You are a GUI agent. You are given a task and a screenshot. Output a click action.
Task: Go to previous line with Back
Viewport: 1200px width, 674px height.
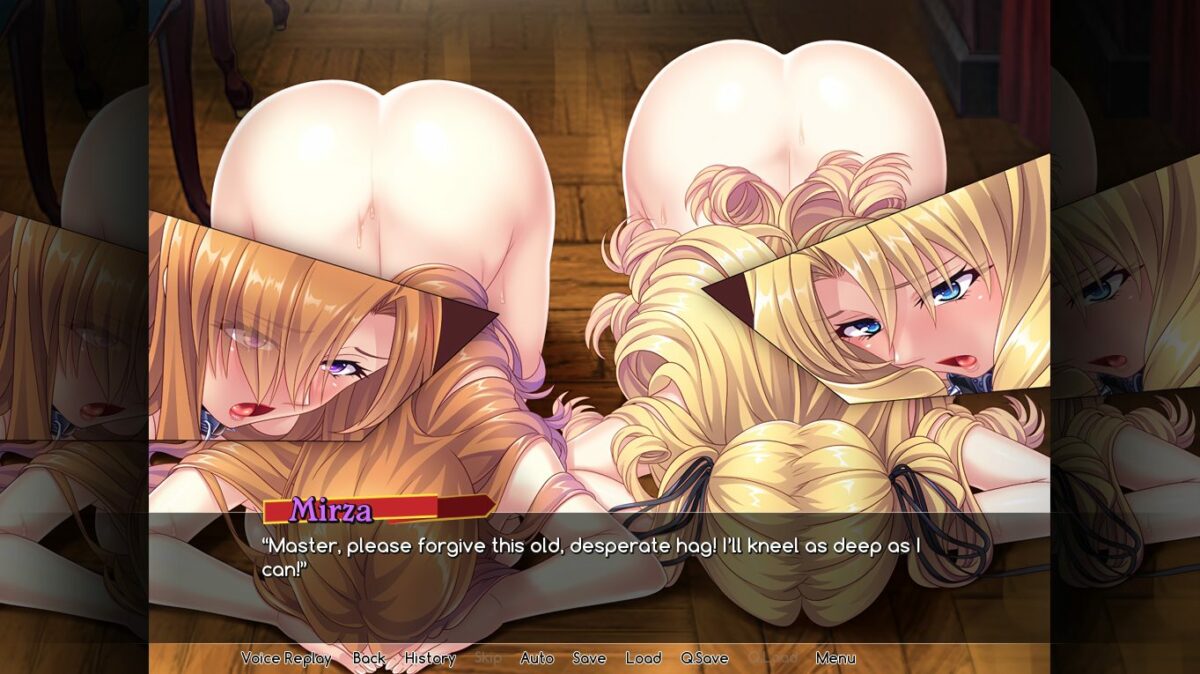tap(369, 658)
